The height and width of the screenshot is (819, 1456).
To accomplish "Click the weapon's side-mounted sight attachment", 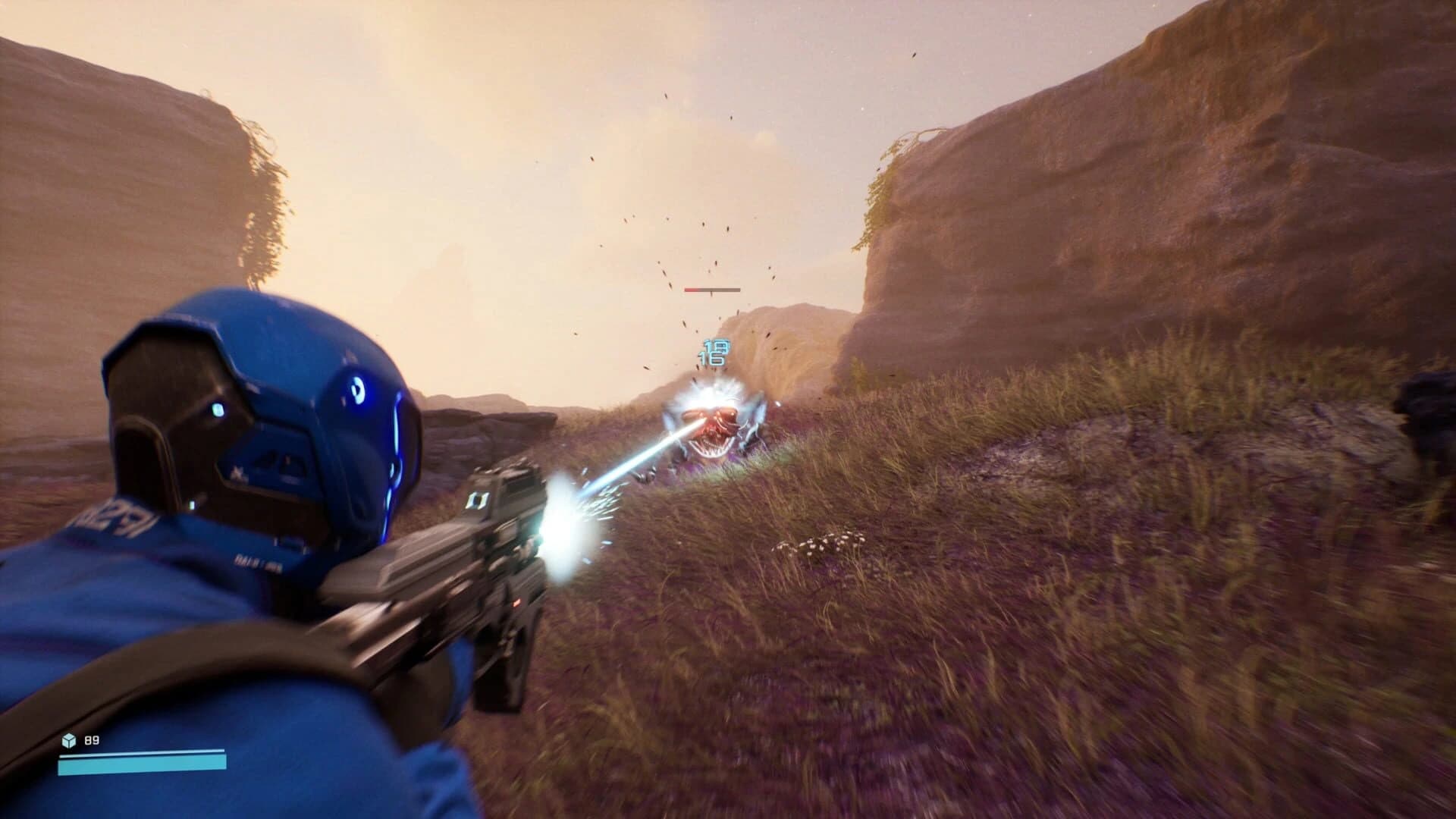I will coord(479,500).
